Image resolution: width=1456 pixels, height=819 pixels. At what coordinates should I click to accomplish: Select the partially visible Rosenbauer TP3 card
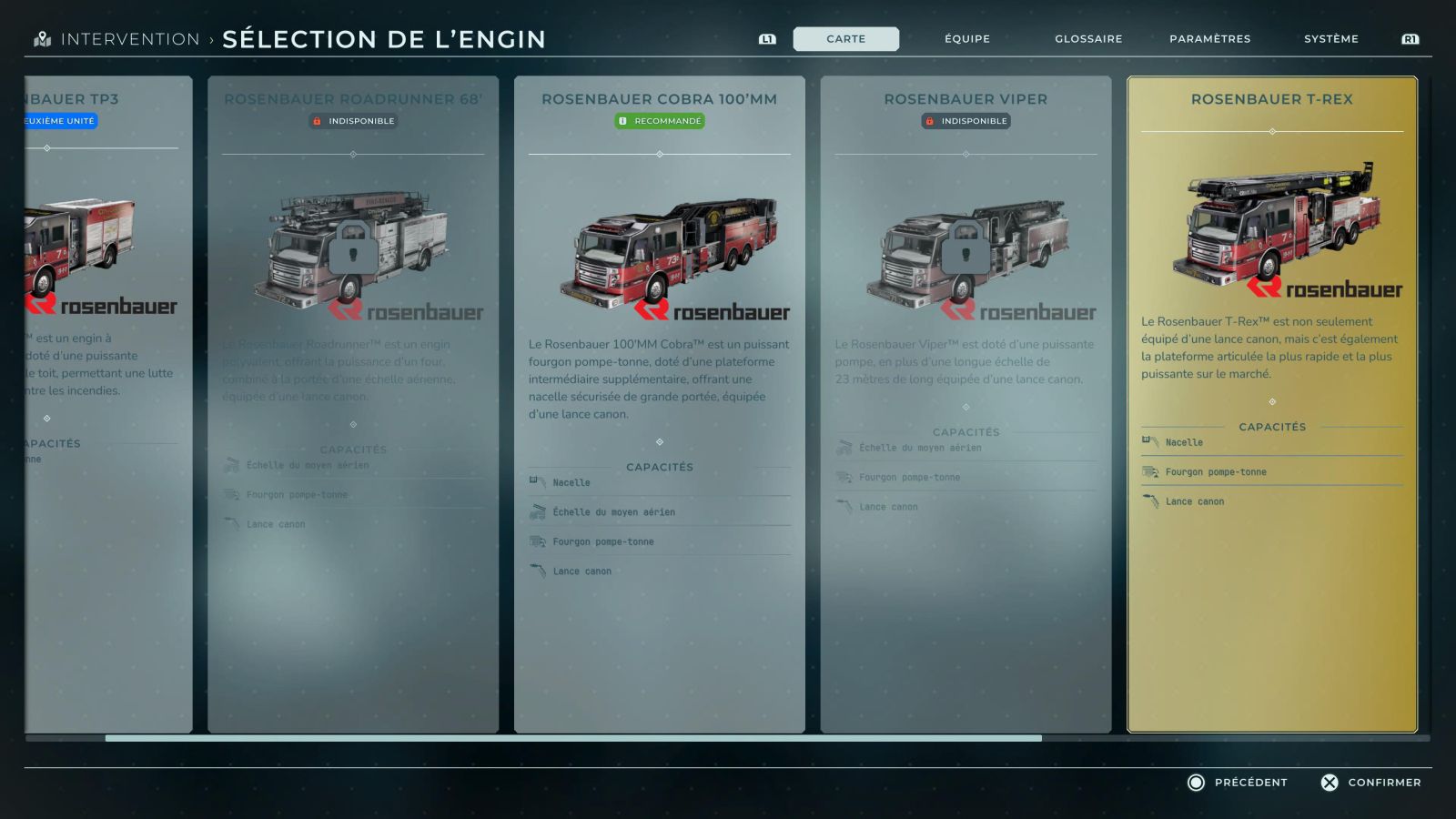click(107, 404)
